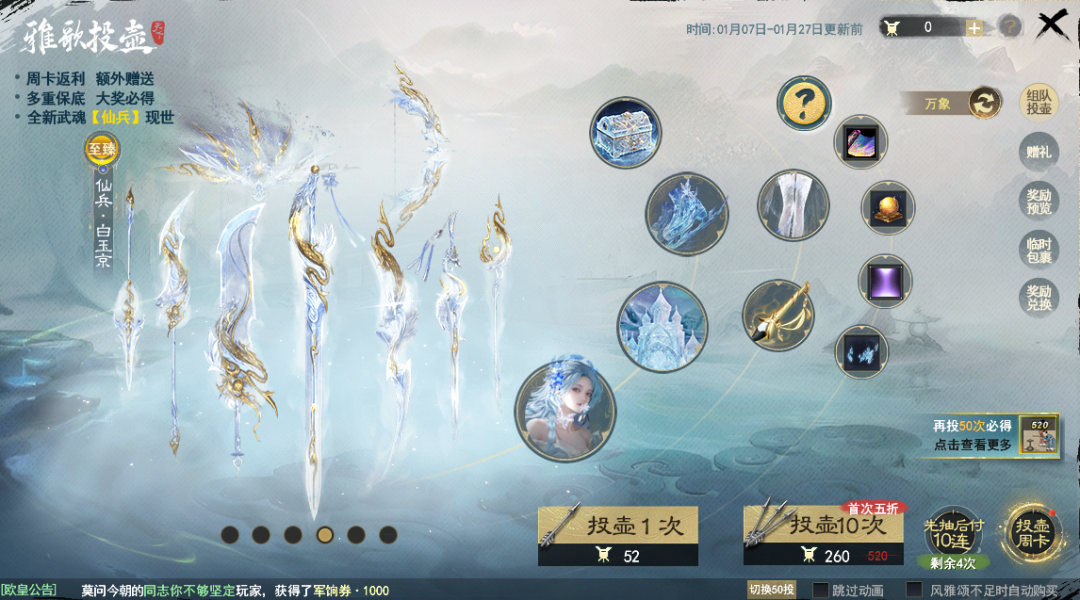Click the 万象 refresh toggle
This screenshot has height=600, width=1080.
click(x=984, y=102)
